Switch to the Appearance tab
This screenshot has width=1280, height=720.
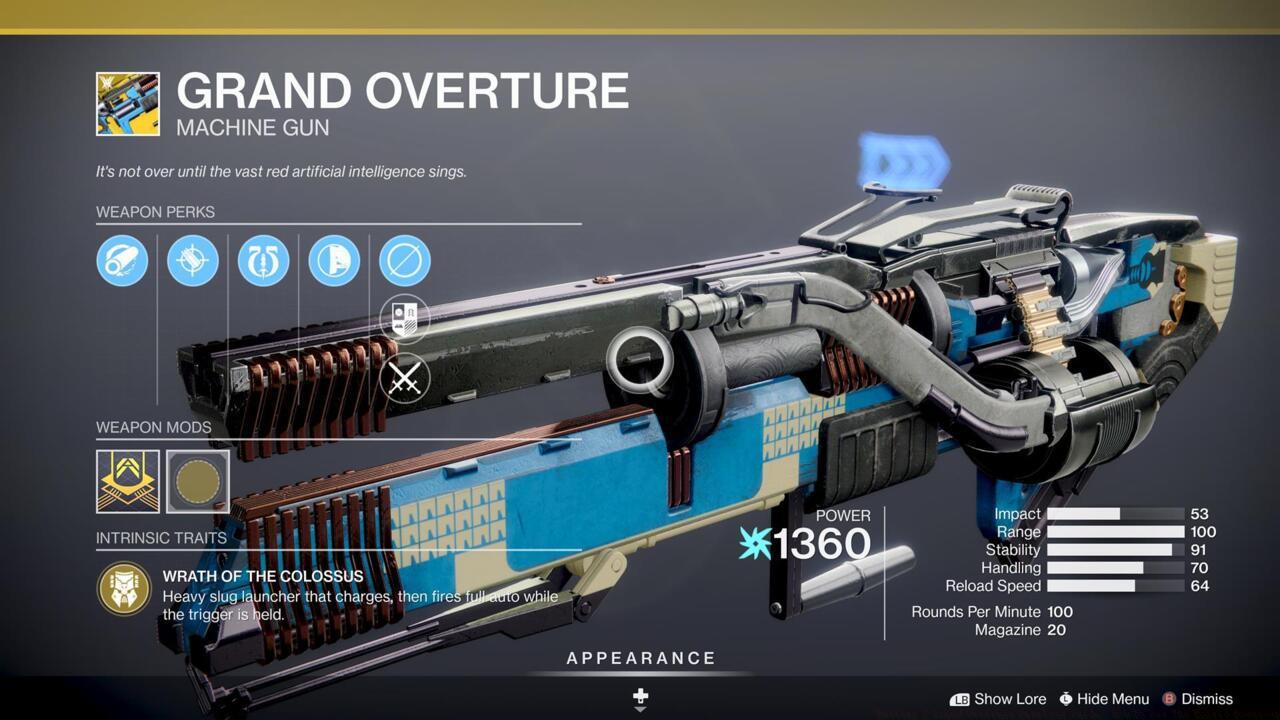[639, 658]
